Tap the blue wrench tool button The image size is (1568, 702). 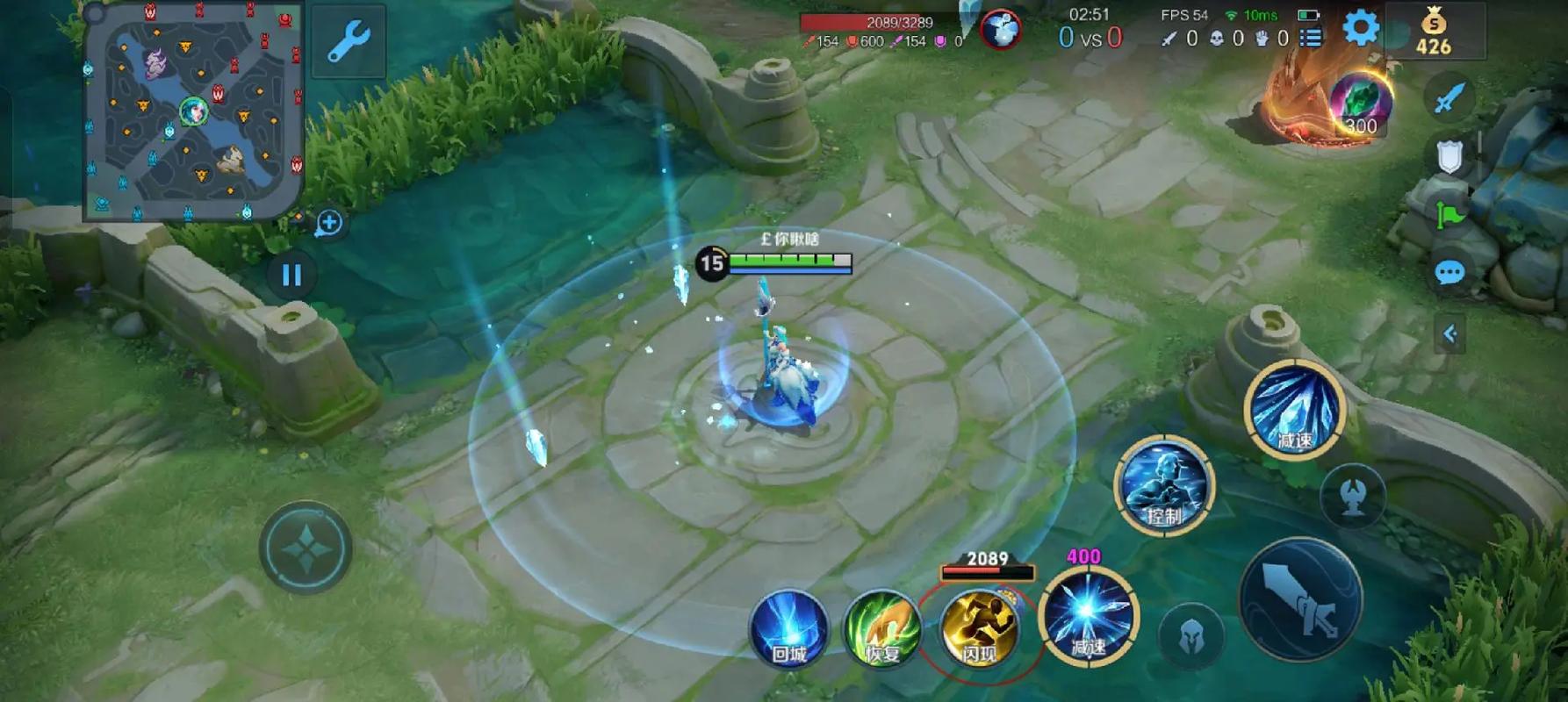click(x=349, y=40)
